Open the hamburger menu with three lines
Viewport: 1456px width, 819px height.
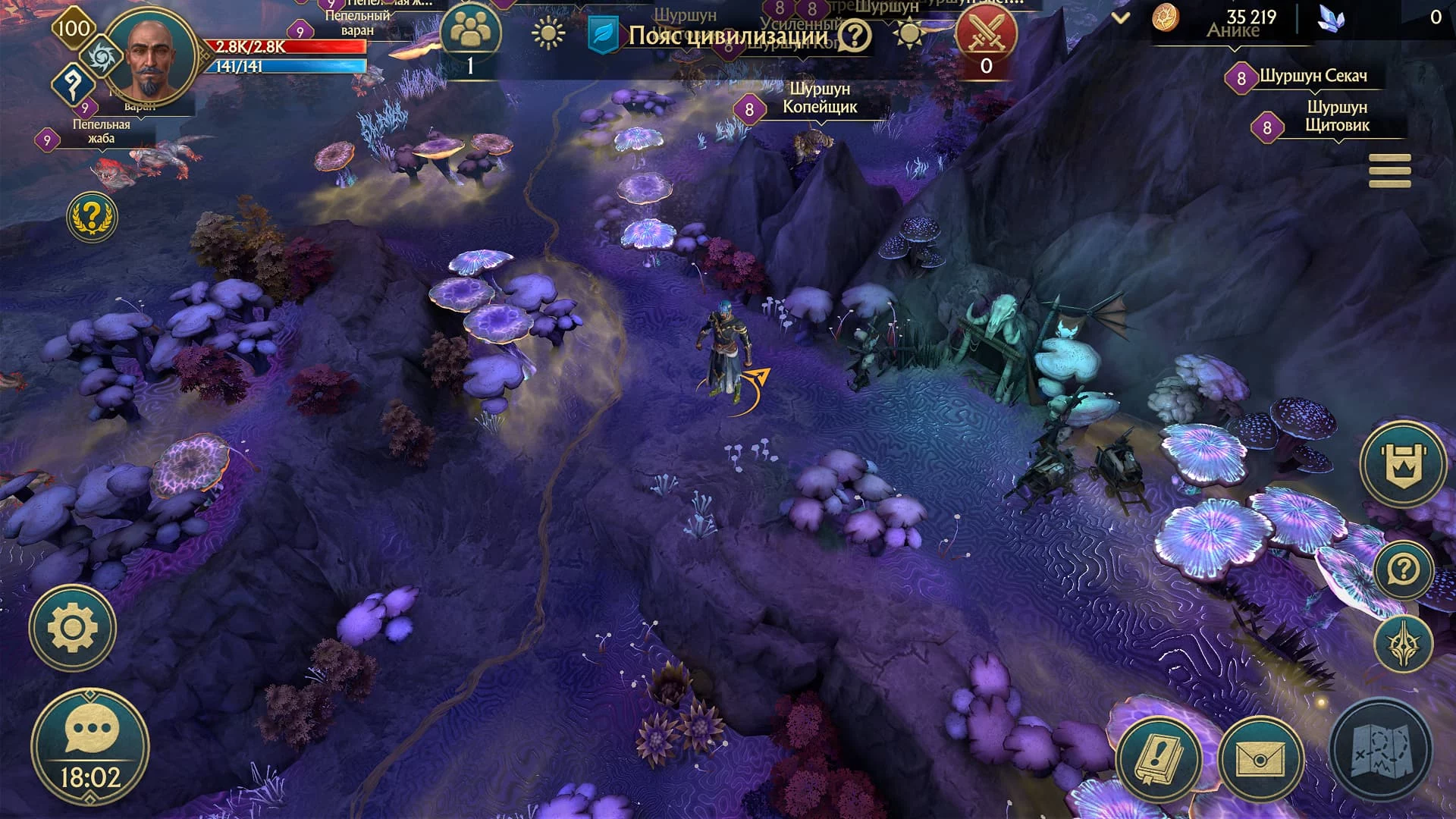(x=1389, y=171)
